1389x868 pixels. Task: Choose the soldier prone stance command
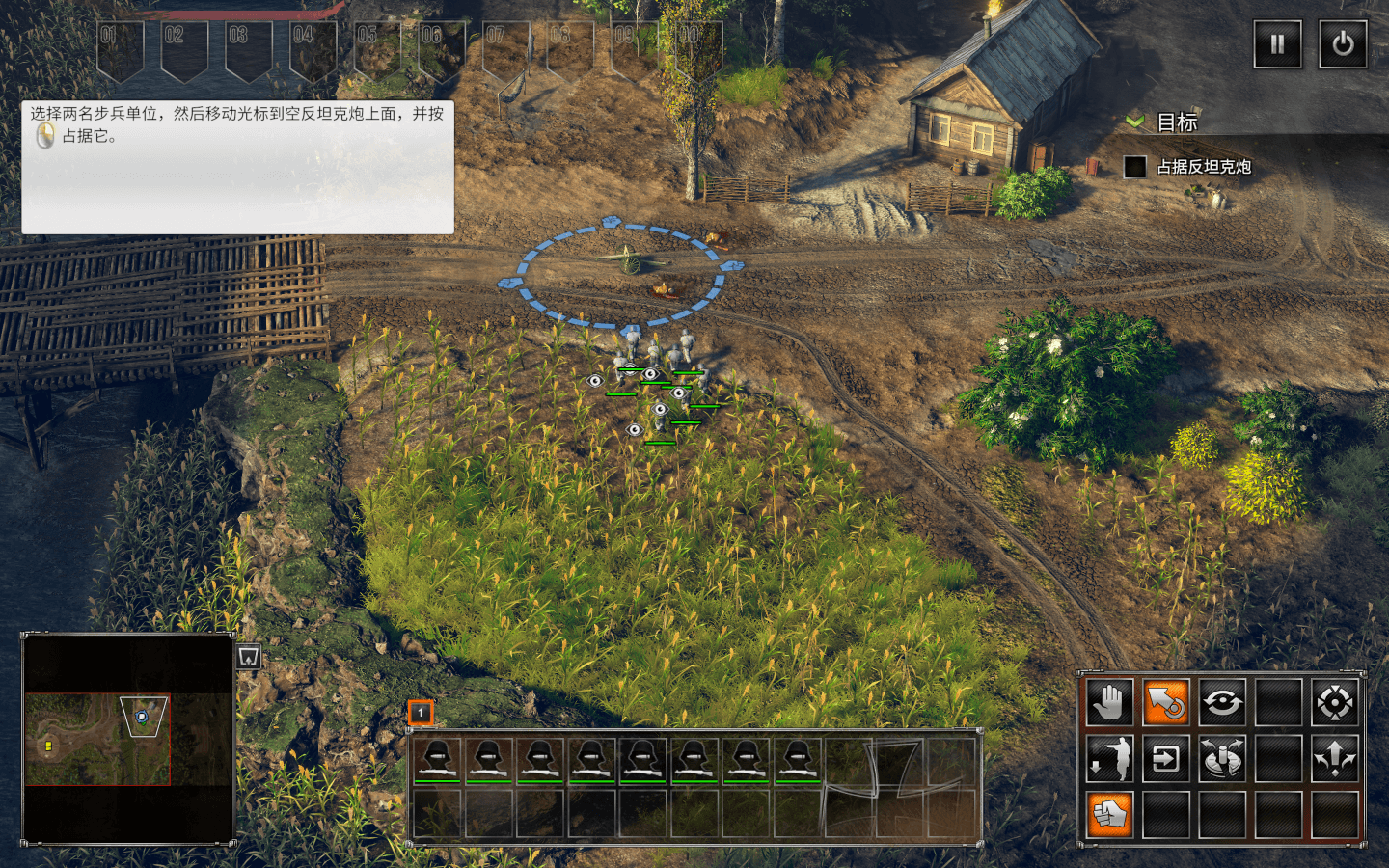(1109, 759)
